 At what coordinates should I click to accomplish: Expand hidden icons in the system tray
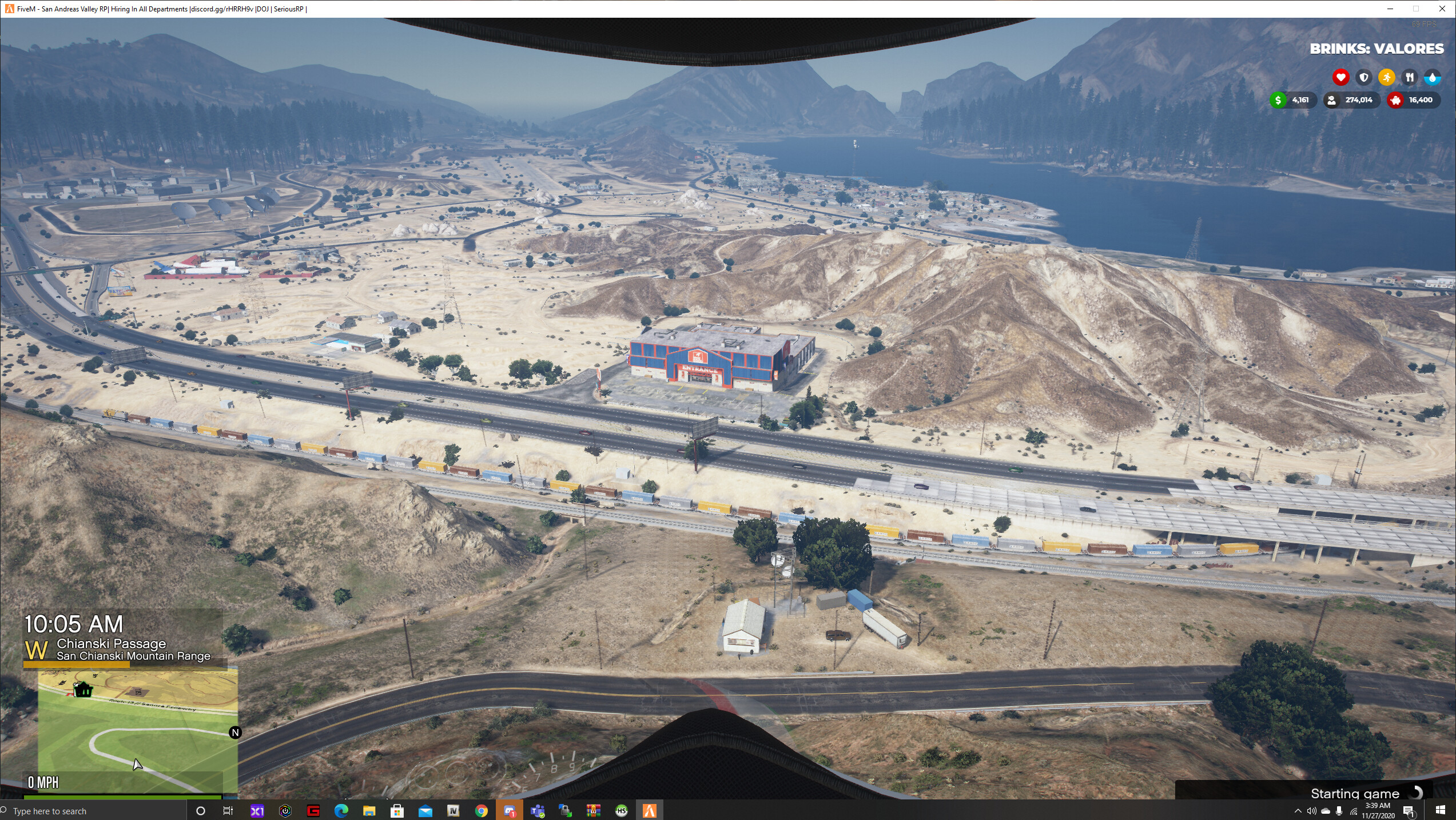(1299, 811)
